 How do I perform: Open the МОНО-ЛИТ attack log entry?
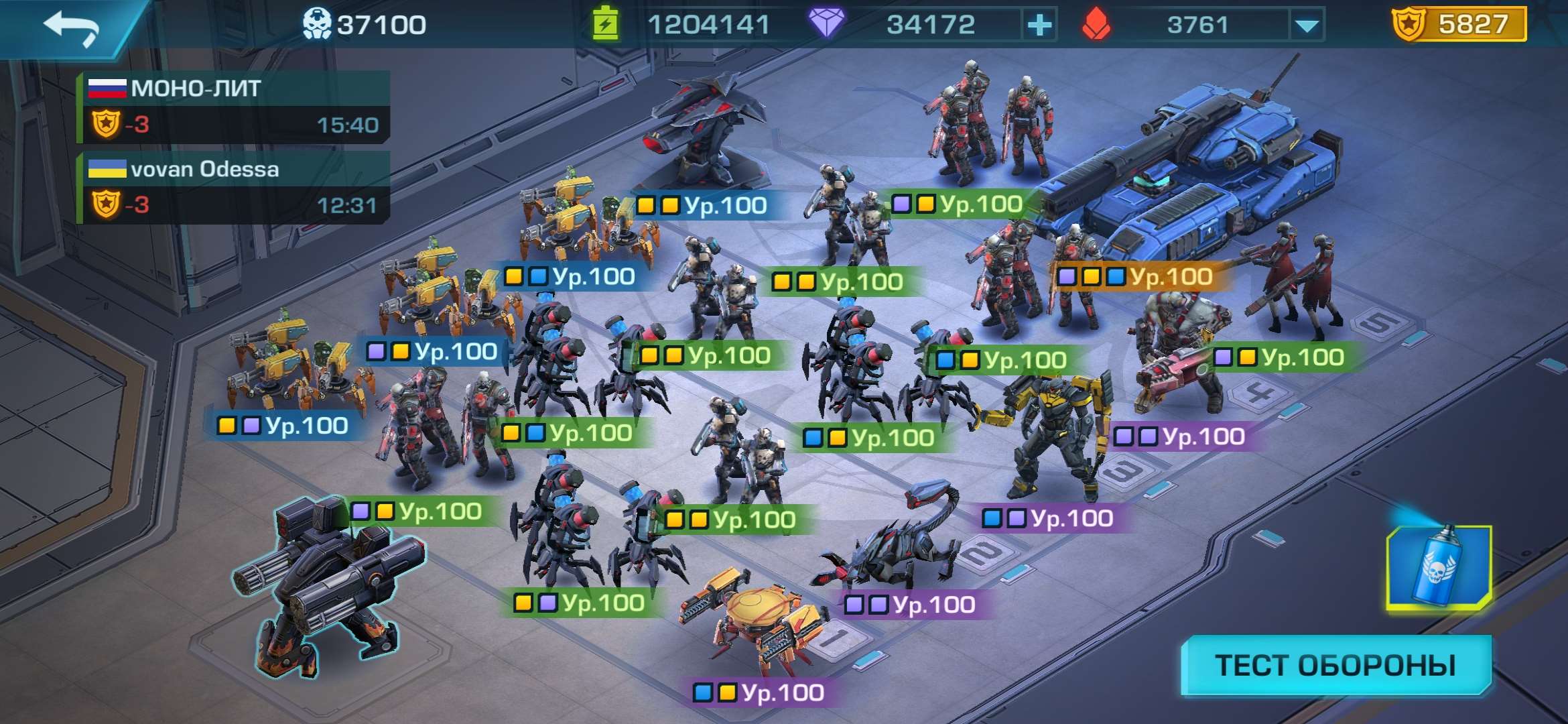tap(233, 107)
